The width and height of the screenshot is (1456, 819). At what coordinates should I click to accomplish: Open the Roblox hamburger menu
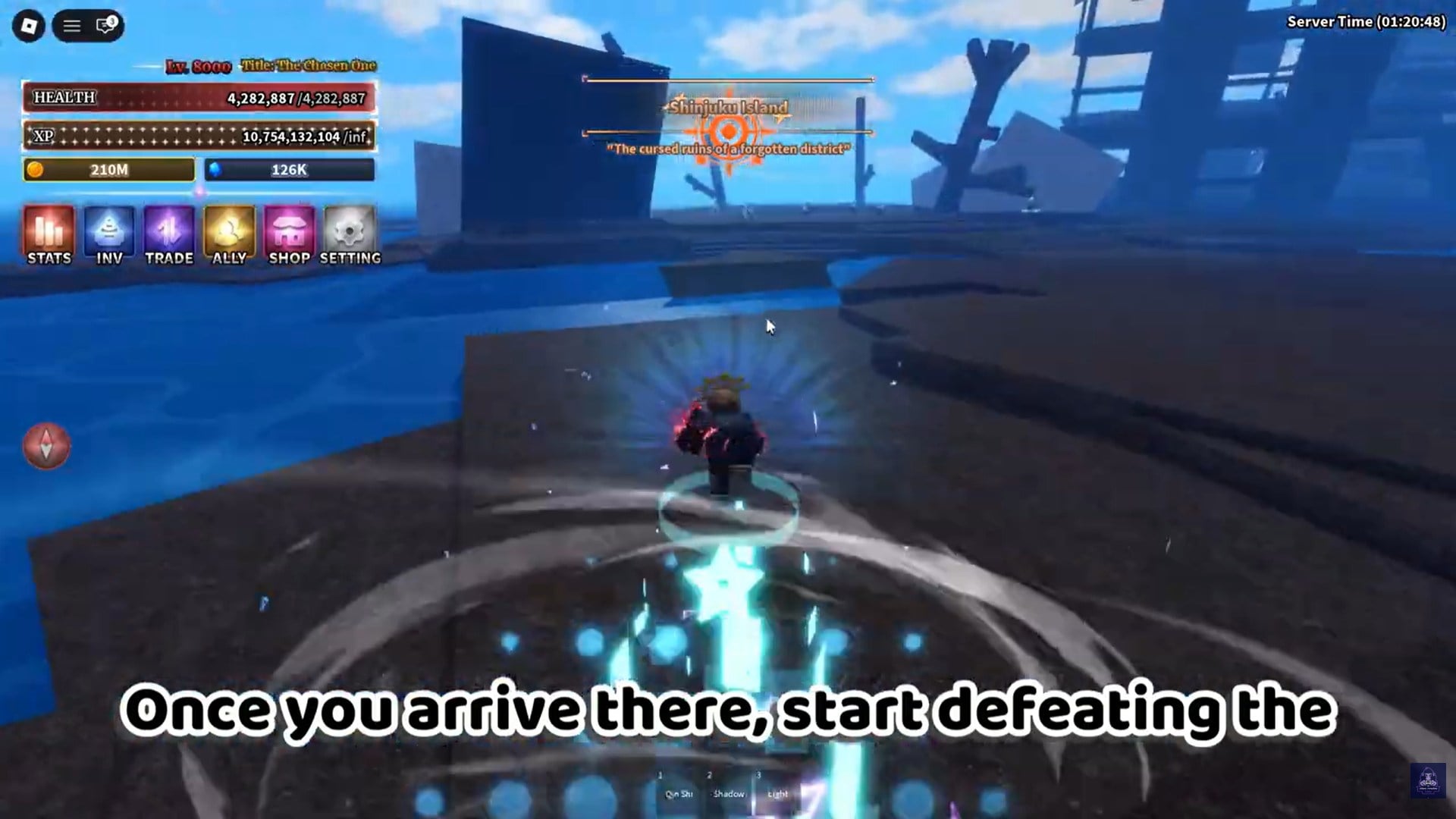[72, 24]
